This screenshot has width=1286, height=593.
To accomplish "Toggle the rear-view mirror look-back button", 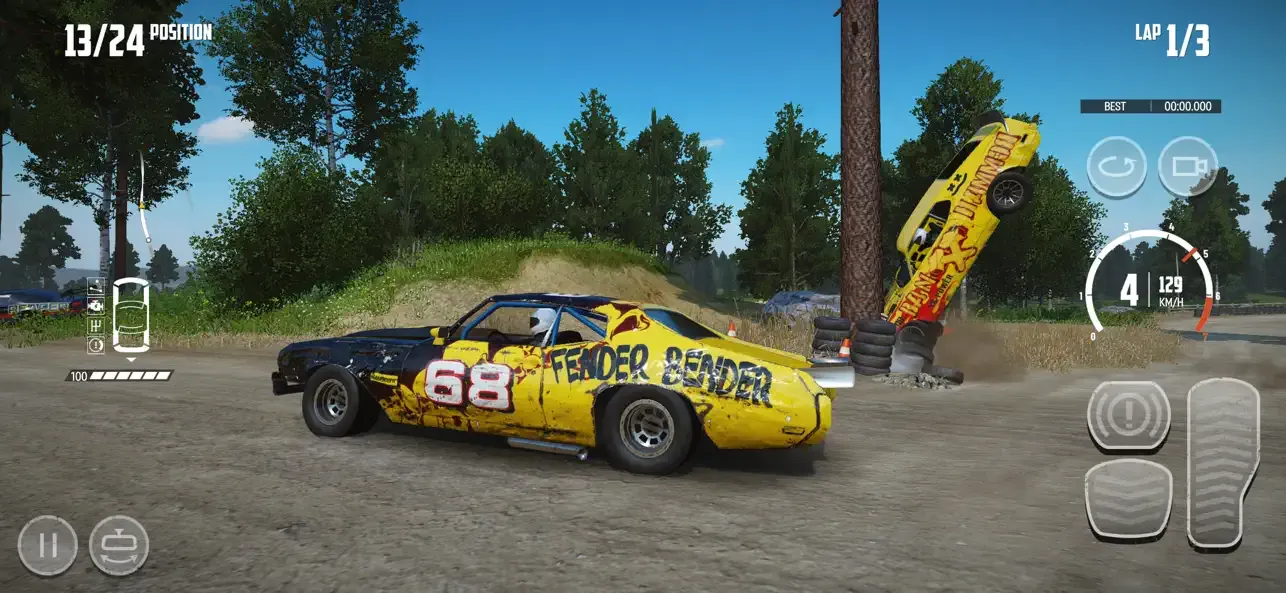I will 119,546.
